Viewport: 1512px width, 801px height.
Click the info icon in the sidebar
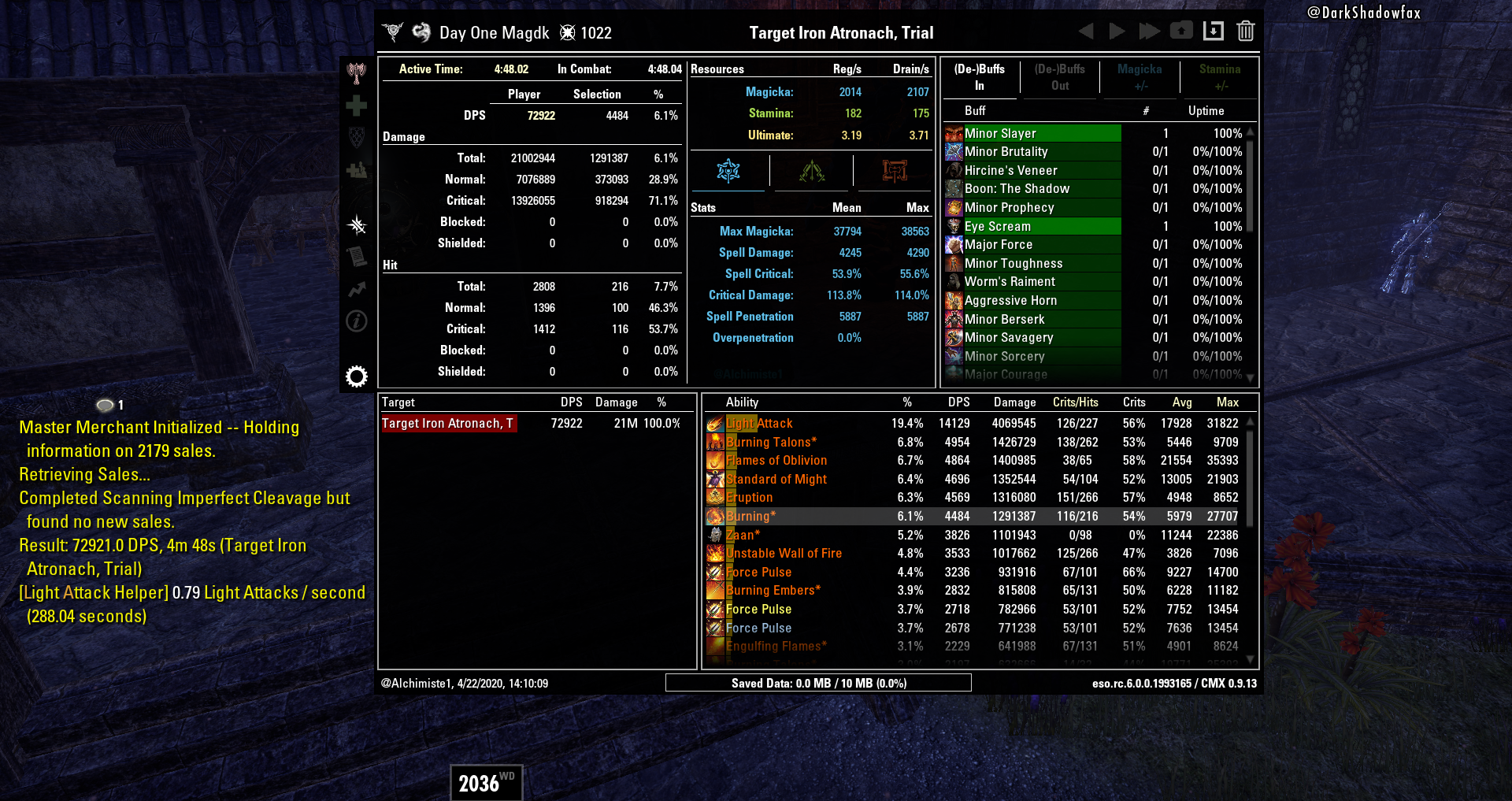tap(357, 321)
